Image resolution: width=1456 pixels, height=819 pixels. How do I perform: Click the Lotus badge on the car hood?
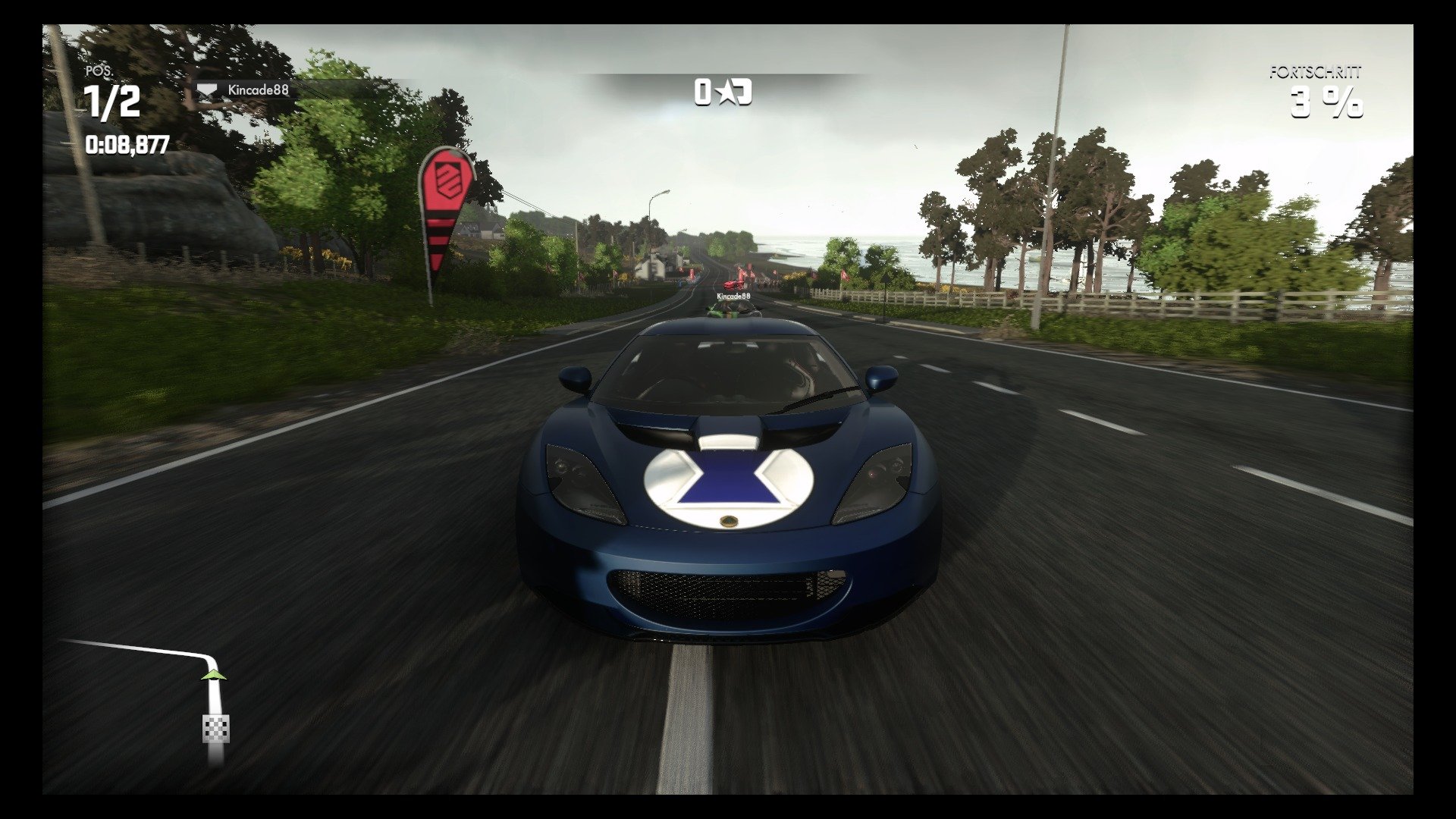pos(731,521)
